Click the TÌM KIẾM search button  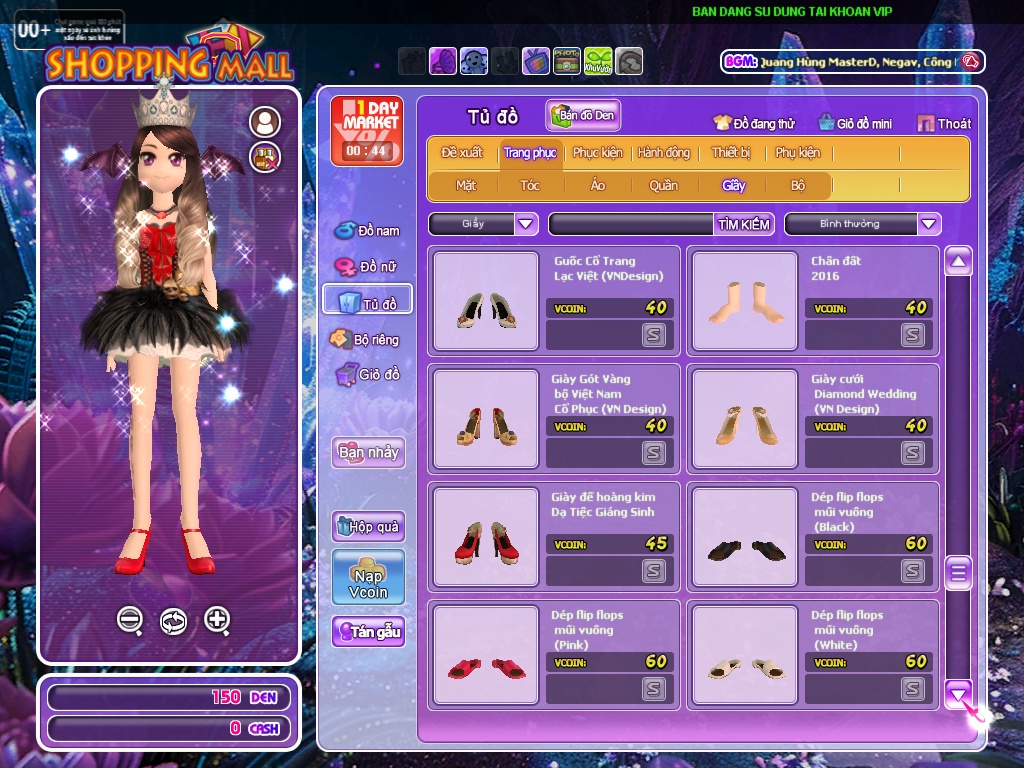pyautogui.click(x=744, y=224)
